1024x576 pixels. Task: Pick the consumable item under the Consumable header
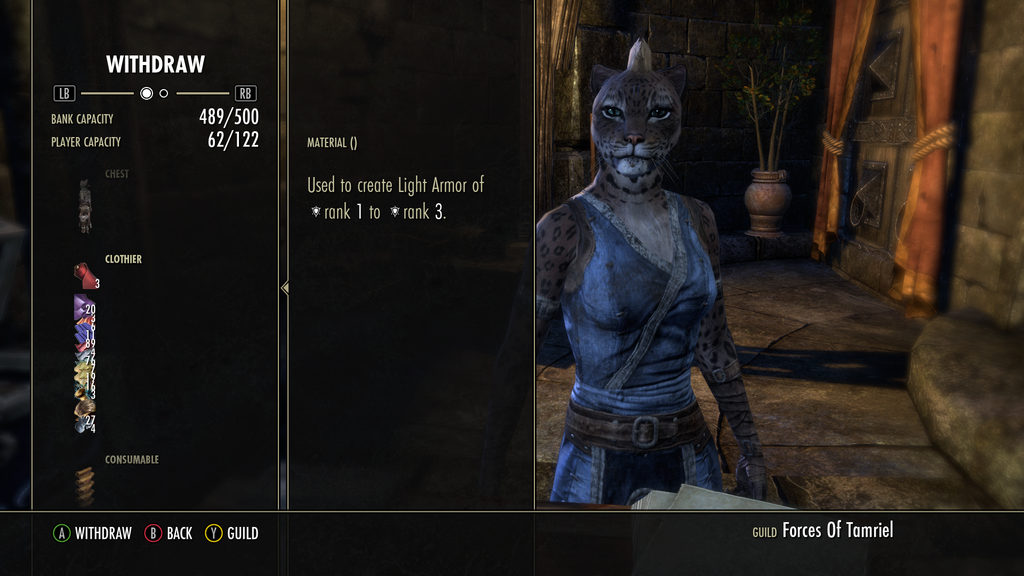pos(85,486)
